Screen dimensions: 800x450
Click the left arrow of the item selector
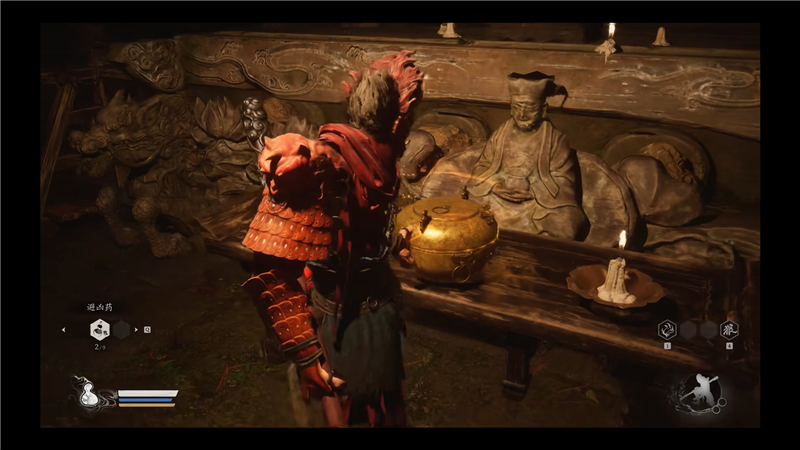[x=65, y=329]
